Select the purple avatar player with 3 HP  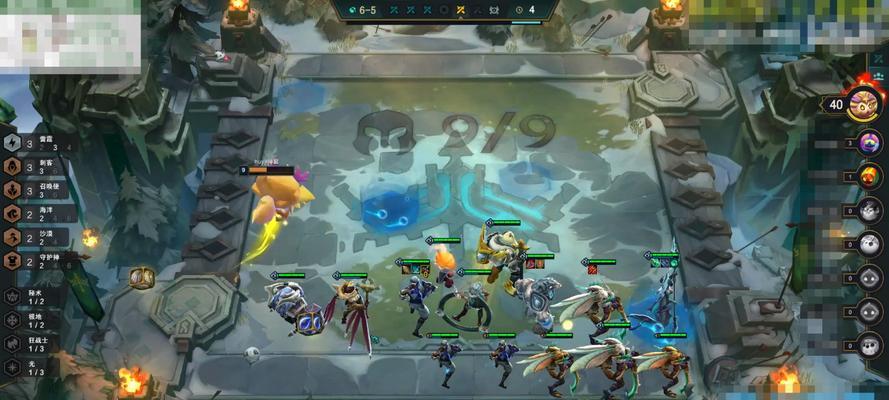pyautogui.click(x=869, y=143)
